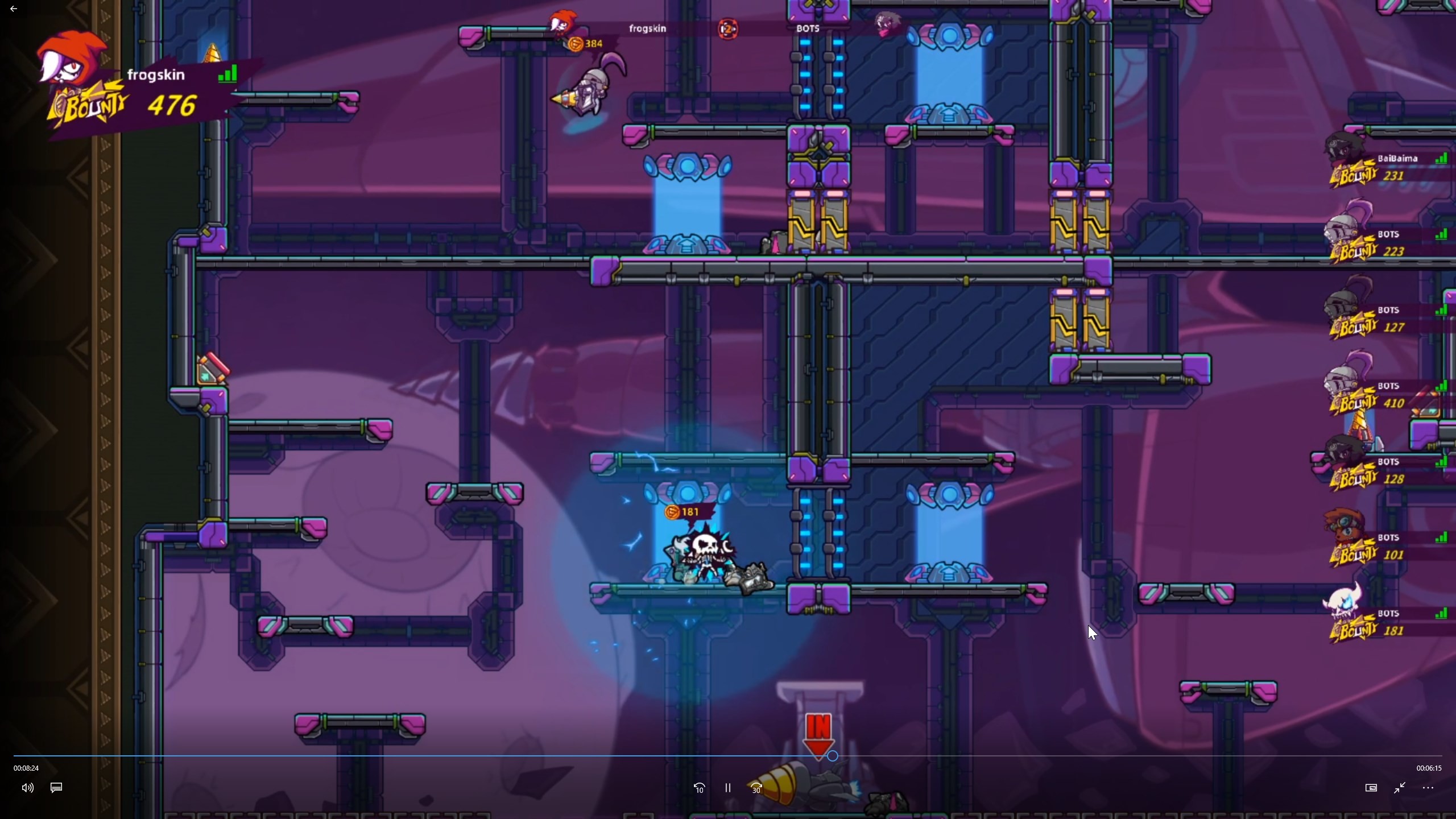Screen dimensions: 1456x819
Task: Exit fullscreen view
Action: pos(1400,788)
